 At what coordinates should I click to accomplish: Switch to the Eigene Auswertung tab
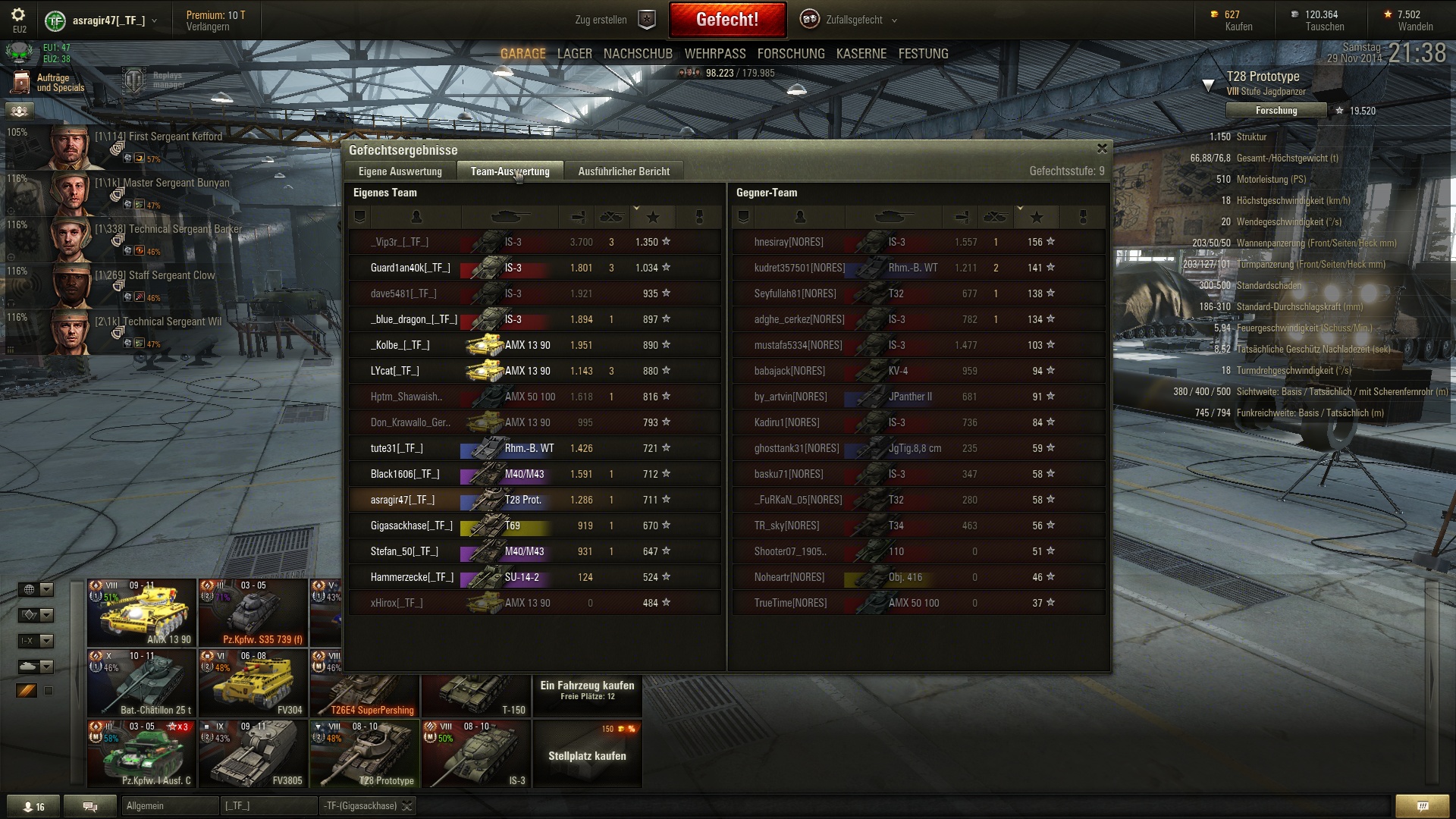[x=400, y=171]
